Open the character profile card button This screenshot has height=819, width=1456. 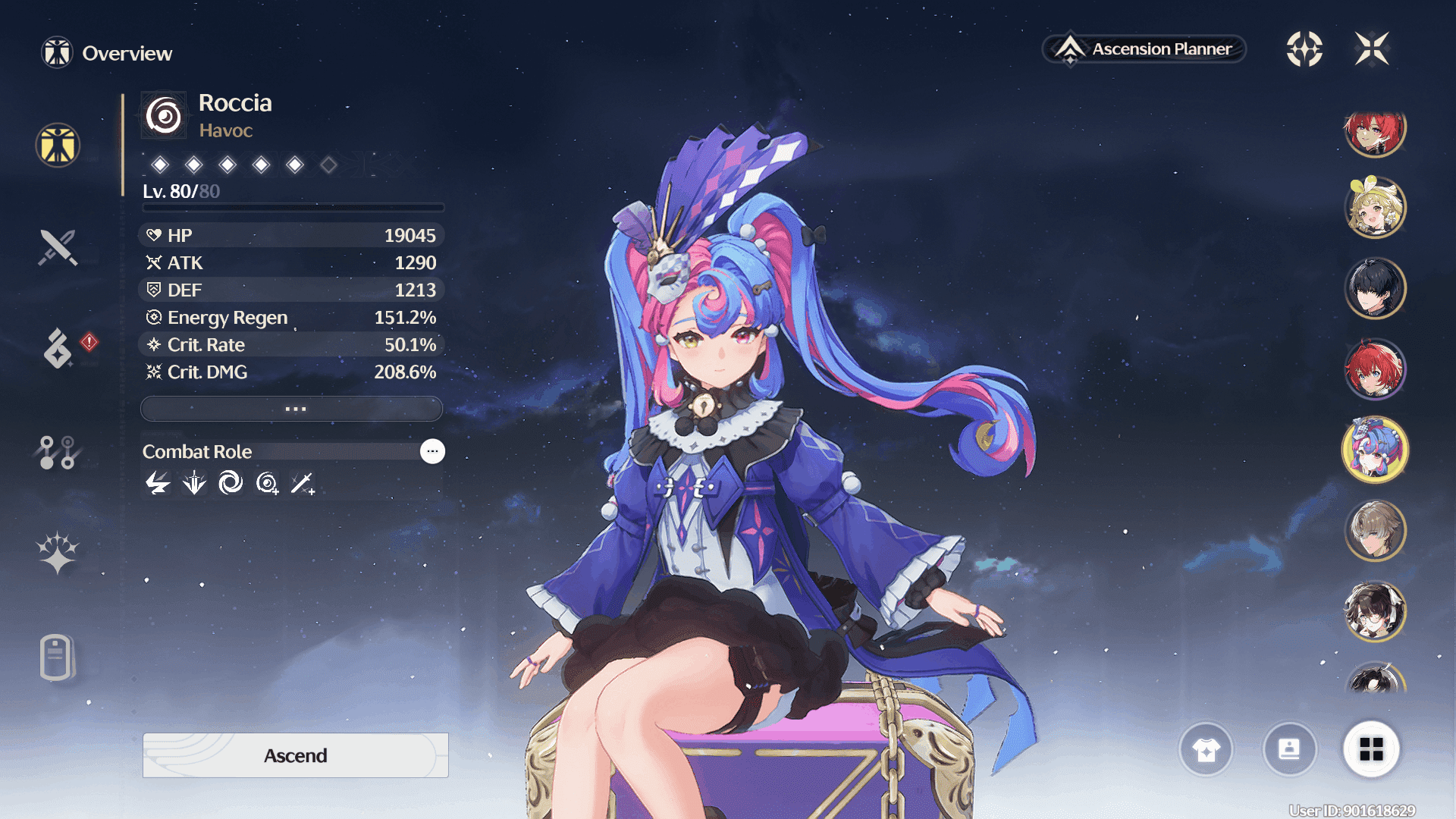pos(1289,750)
